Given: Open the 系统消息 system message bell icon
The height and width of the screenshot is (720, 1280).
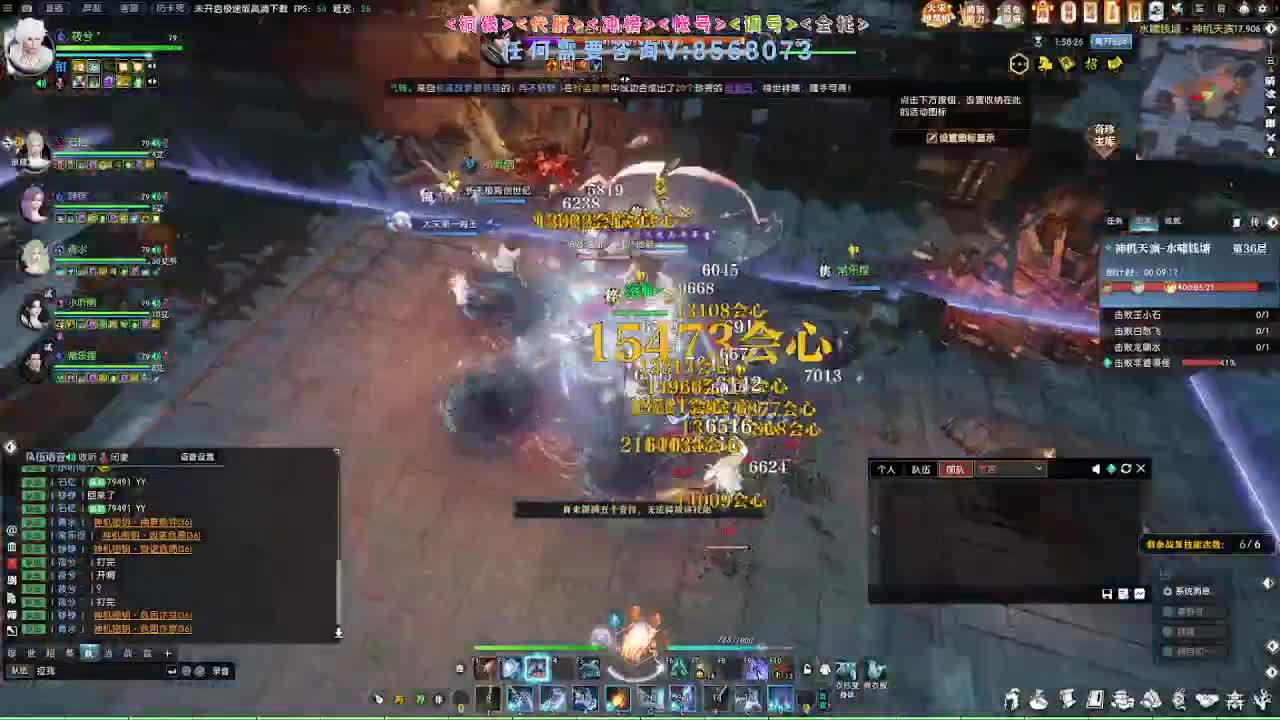Looking at the screenshot, I should click(x=1168, y=590).
